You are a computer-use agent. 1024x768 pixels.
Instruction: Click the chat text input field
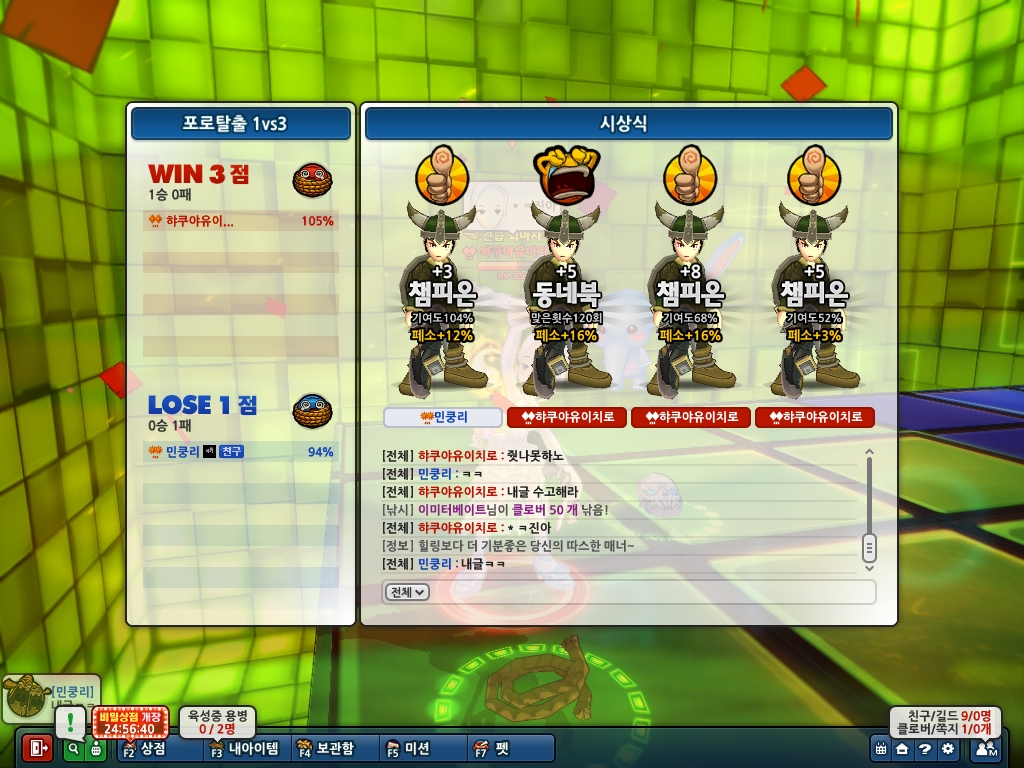pos(650,592)
